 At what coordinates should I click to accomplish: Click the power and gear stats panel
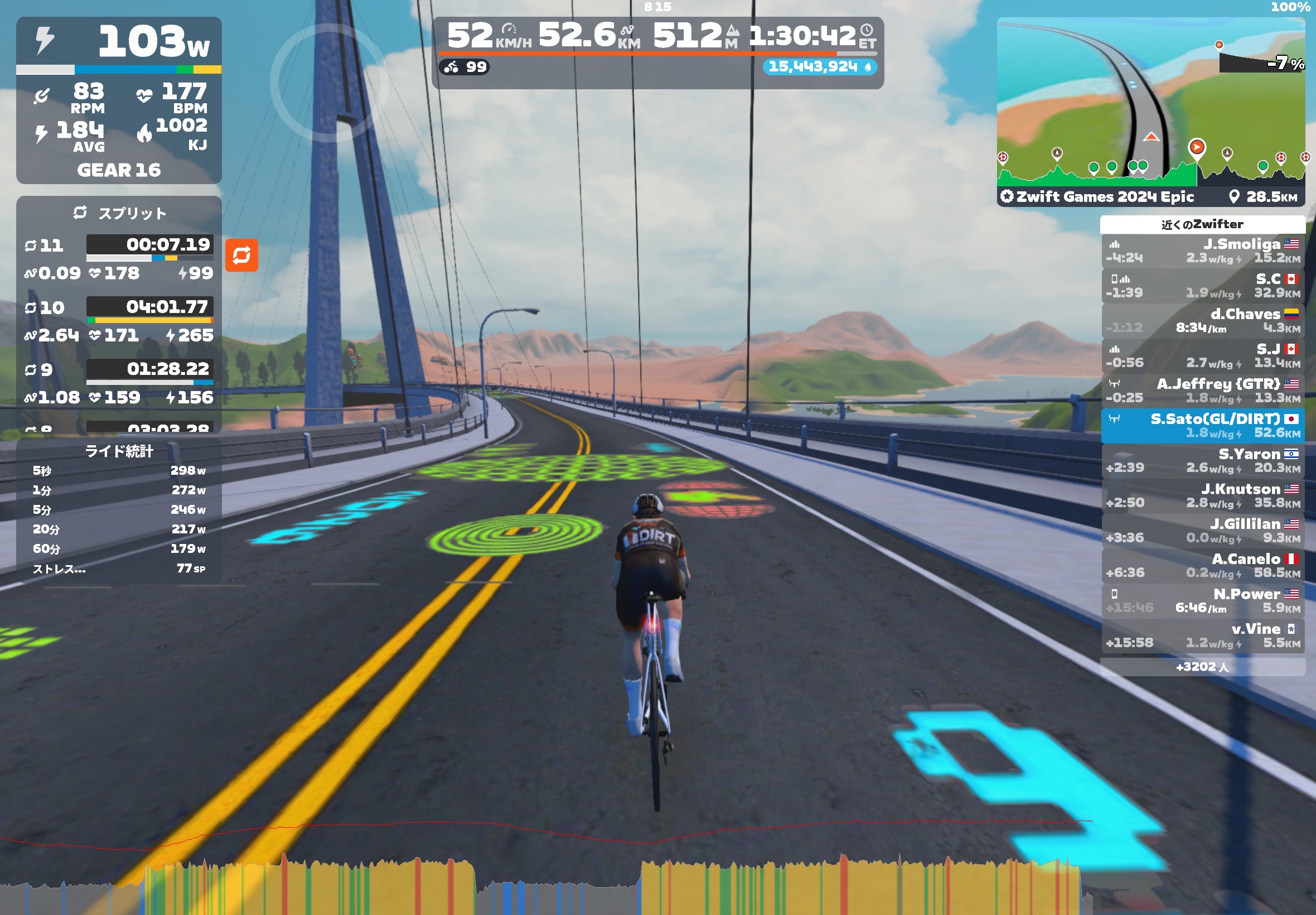[x=119, y=100]
